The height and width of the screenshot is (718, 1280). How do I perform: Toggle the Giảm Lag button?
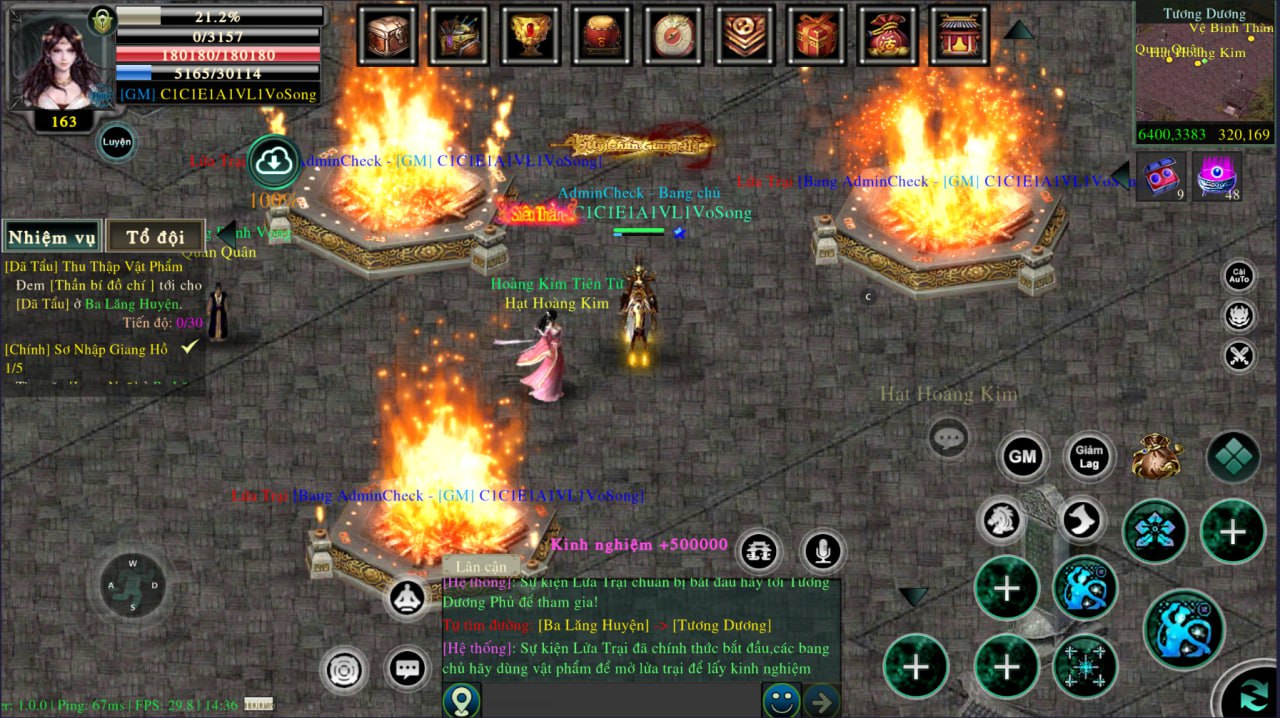coord(1088,457)
